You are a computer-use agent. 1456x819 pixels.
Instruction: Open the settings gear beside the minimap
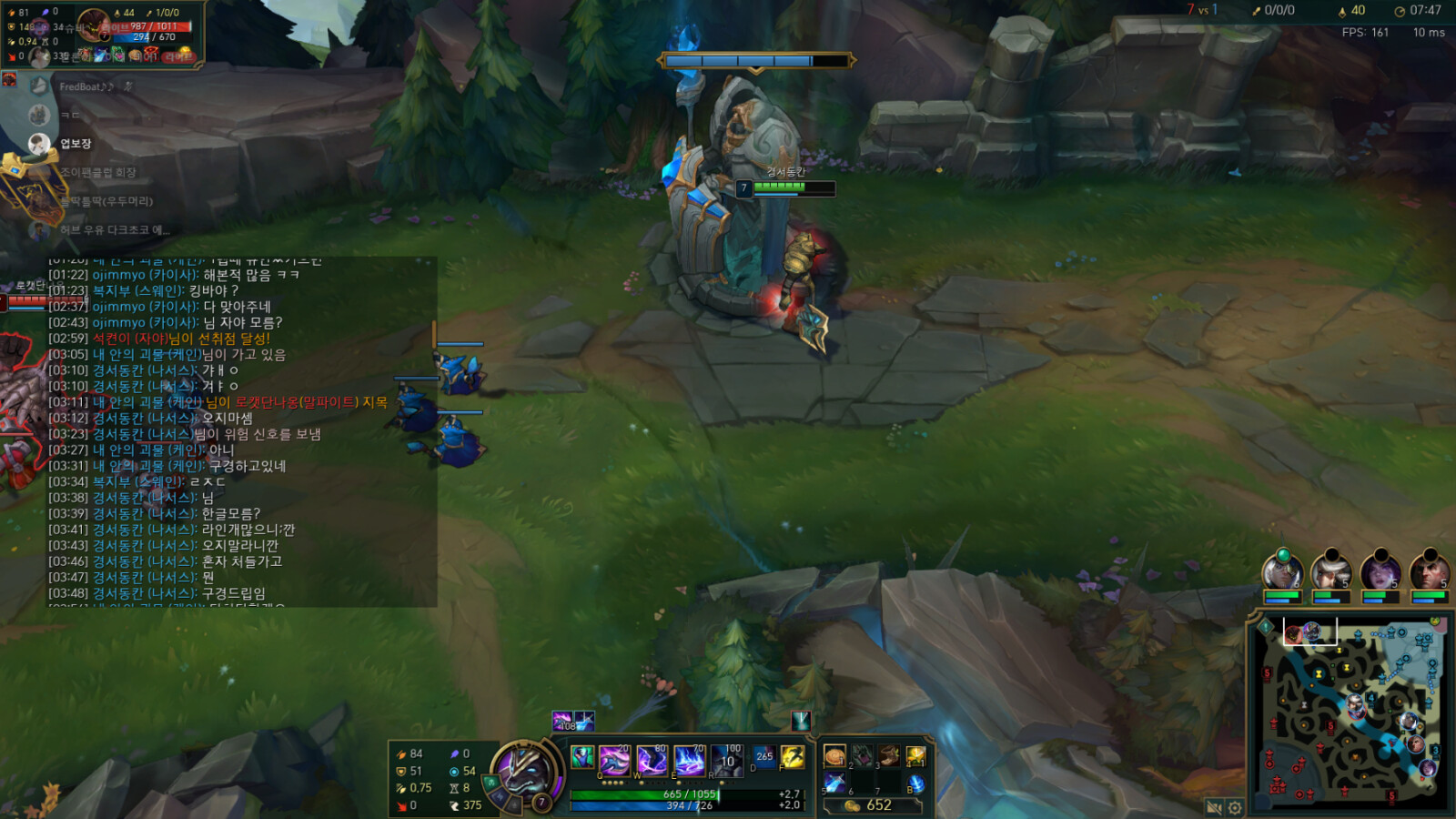[1235, 806]
